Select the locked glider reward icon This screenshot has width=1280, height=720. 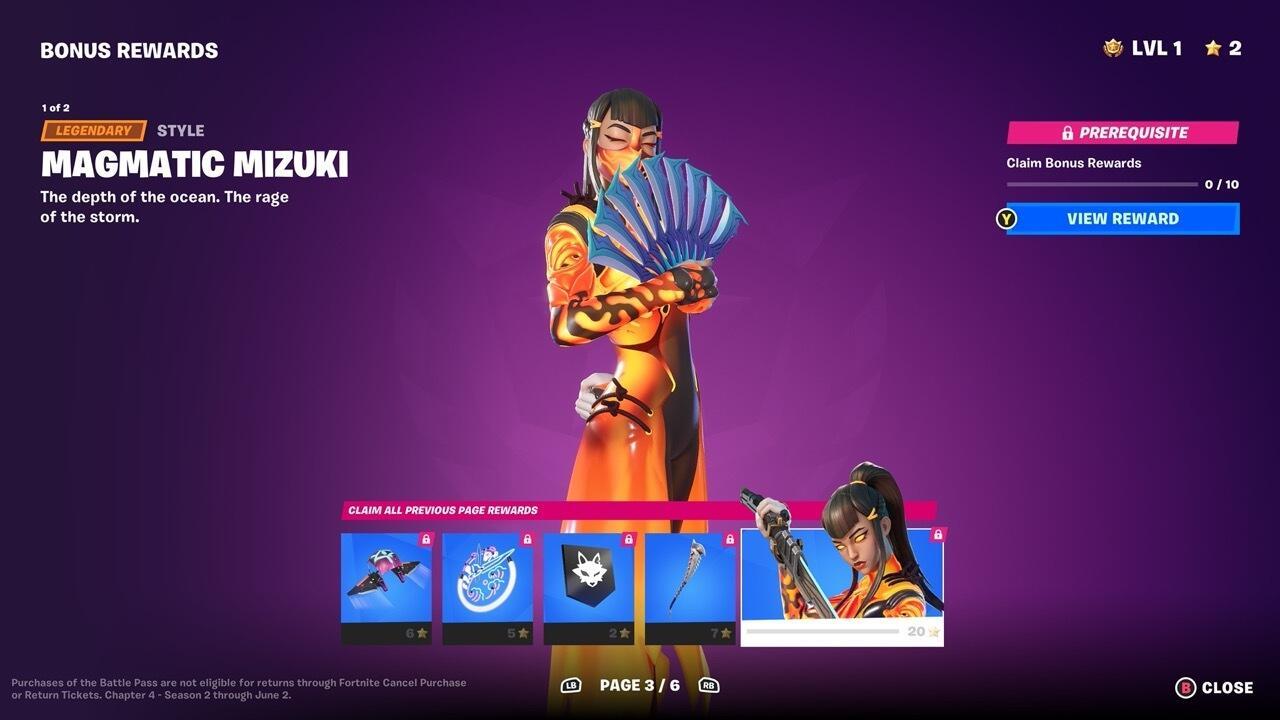pyautogui.click(x=385, y=585)
